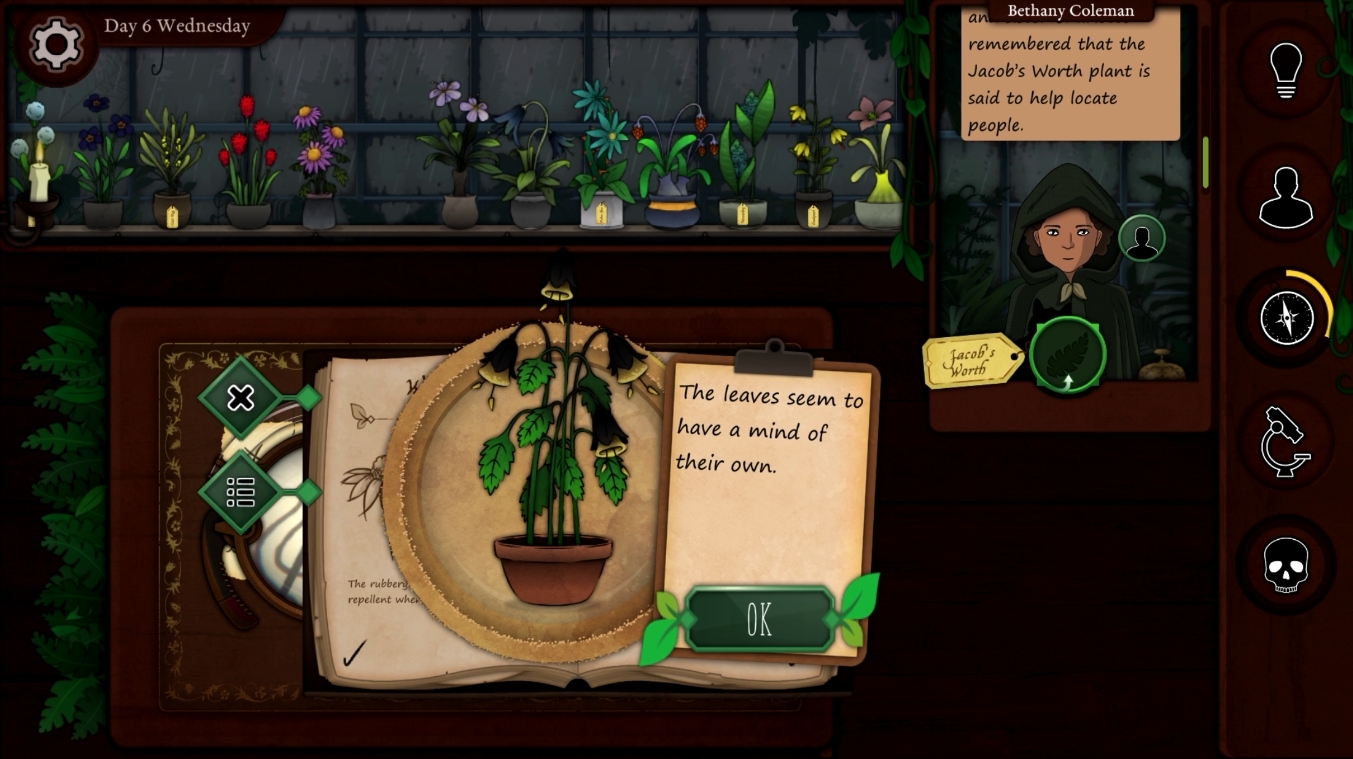Choose the teal star-flower plant in white pot
Image resolution: width=1353 pixels, height=759 pixels.
coord(600,160)
